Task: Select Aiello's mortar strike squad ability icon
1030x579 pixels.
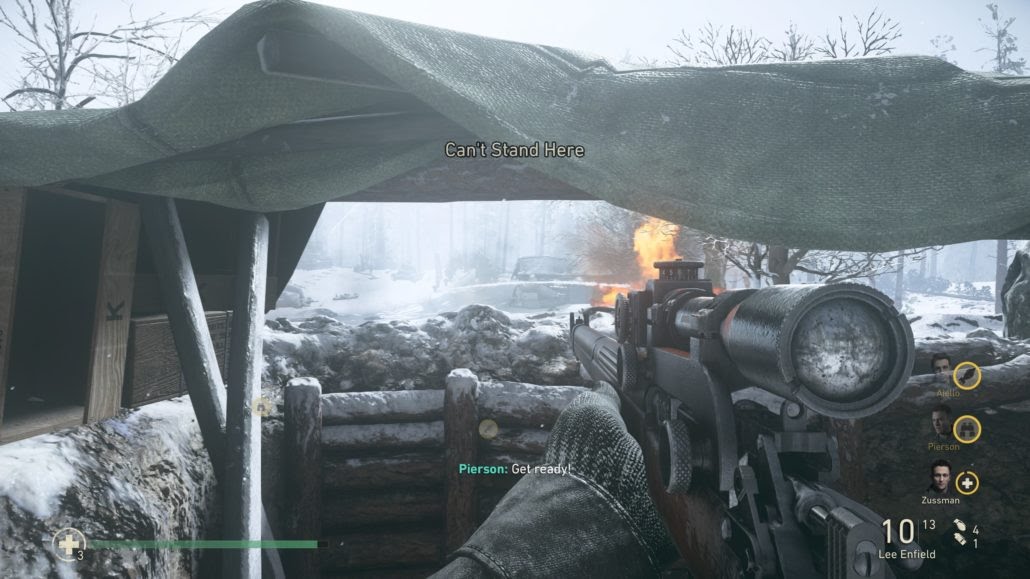Action: click(x=965, y=375)
